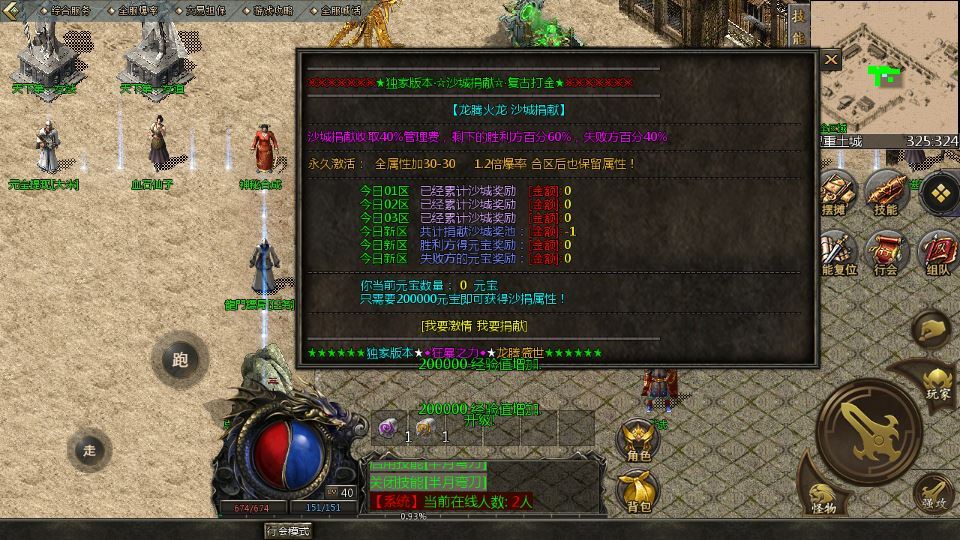
Task: Toggle the four-diamond menu button
Action: pos(938,193)
